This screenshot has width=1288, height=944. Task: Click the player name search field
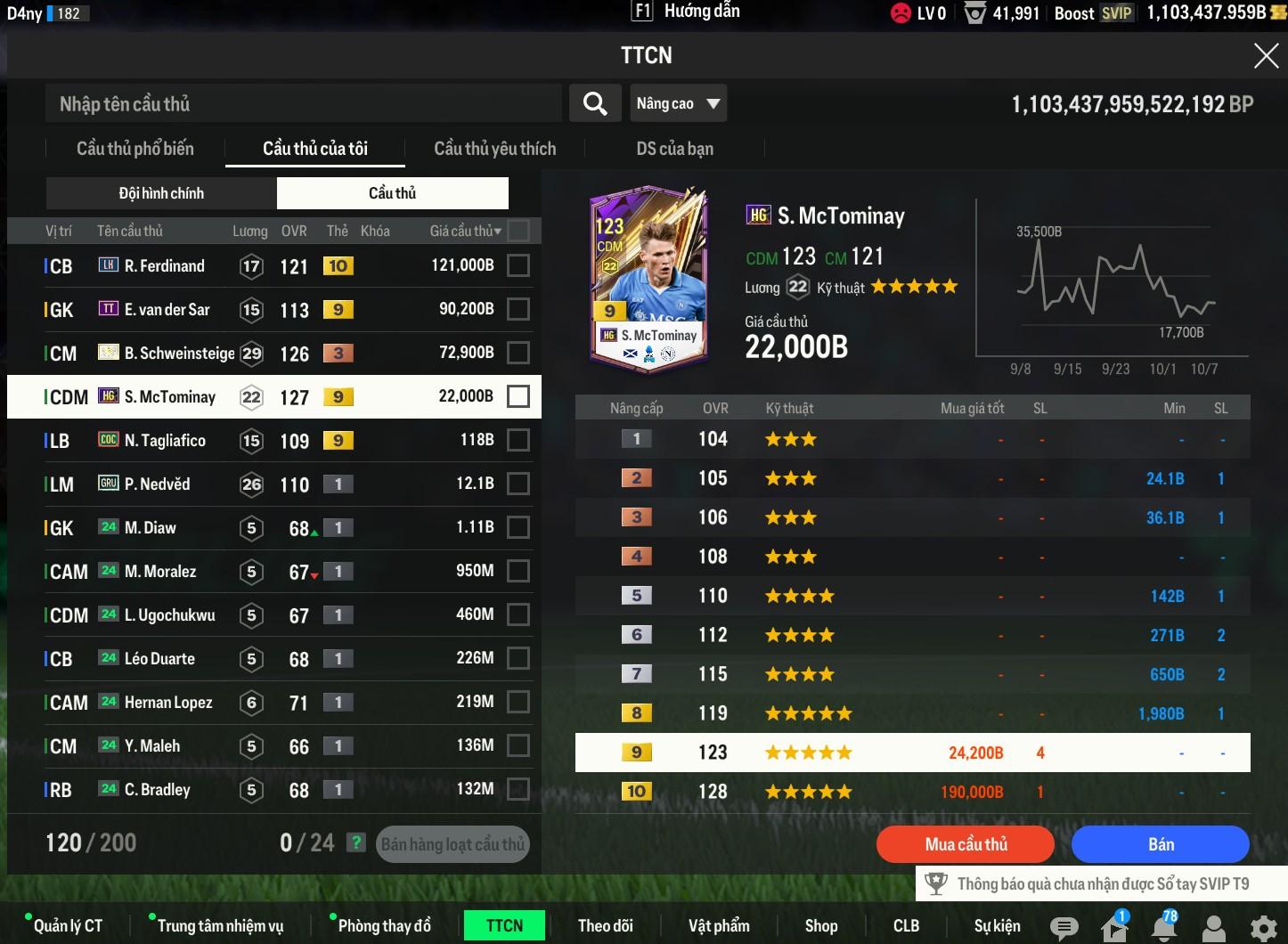[303, 104]
